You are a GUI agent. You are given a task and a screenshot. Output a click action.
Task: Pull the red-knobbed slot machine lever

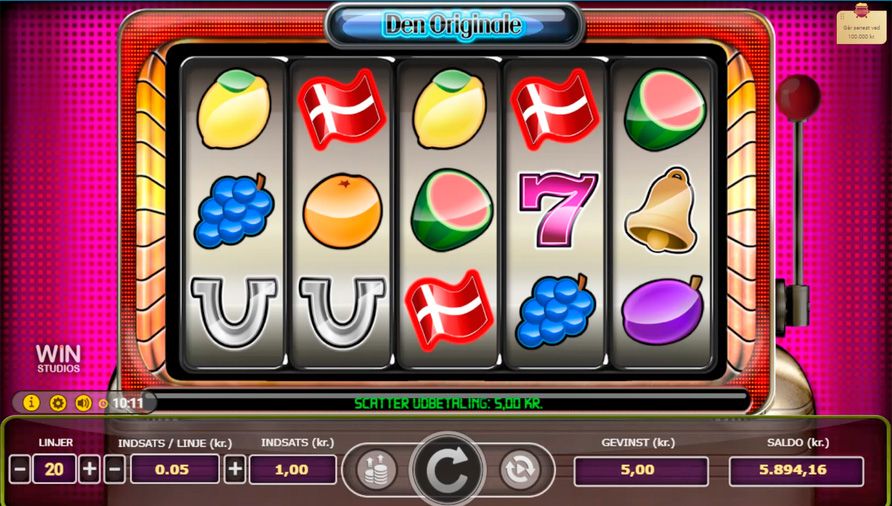click(798, 98)
